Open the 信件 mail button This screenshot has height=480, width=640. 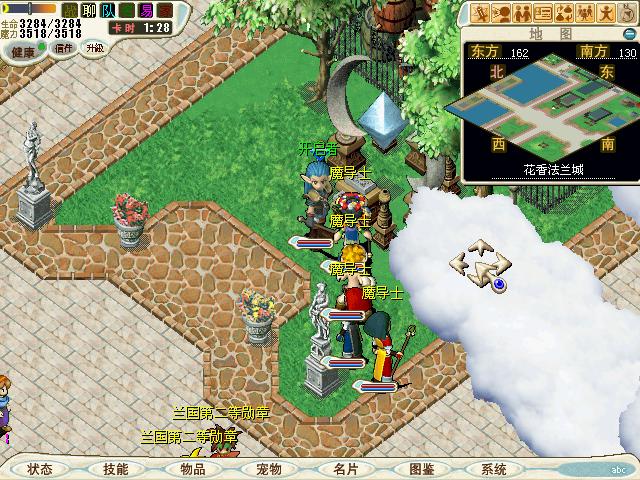point(63,48)
